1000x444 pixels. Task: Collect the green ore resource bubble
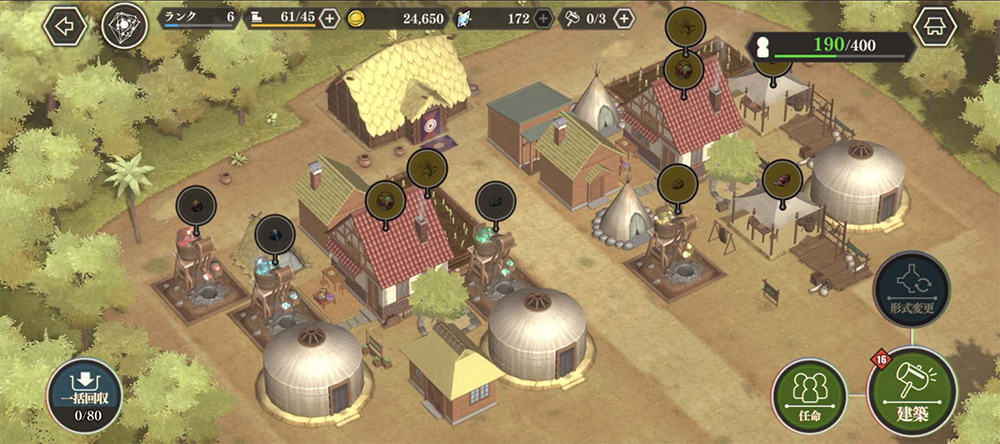pyautogui.click(x=494, y=201)
